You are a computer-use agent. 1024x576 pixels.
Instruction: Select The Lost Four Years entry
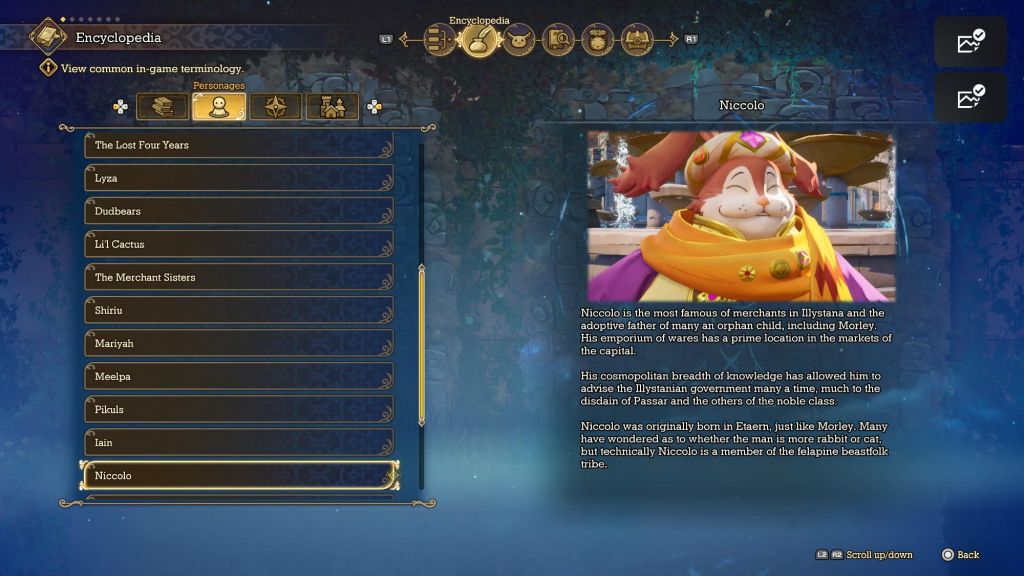pos(238,145)
